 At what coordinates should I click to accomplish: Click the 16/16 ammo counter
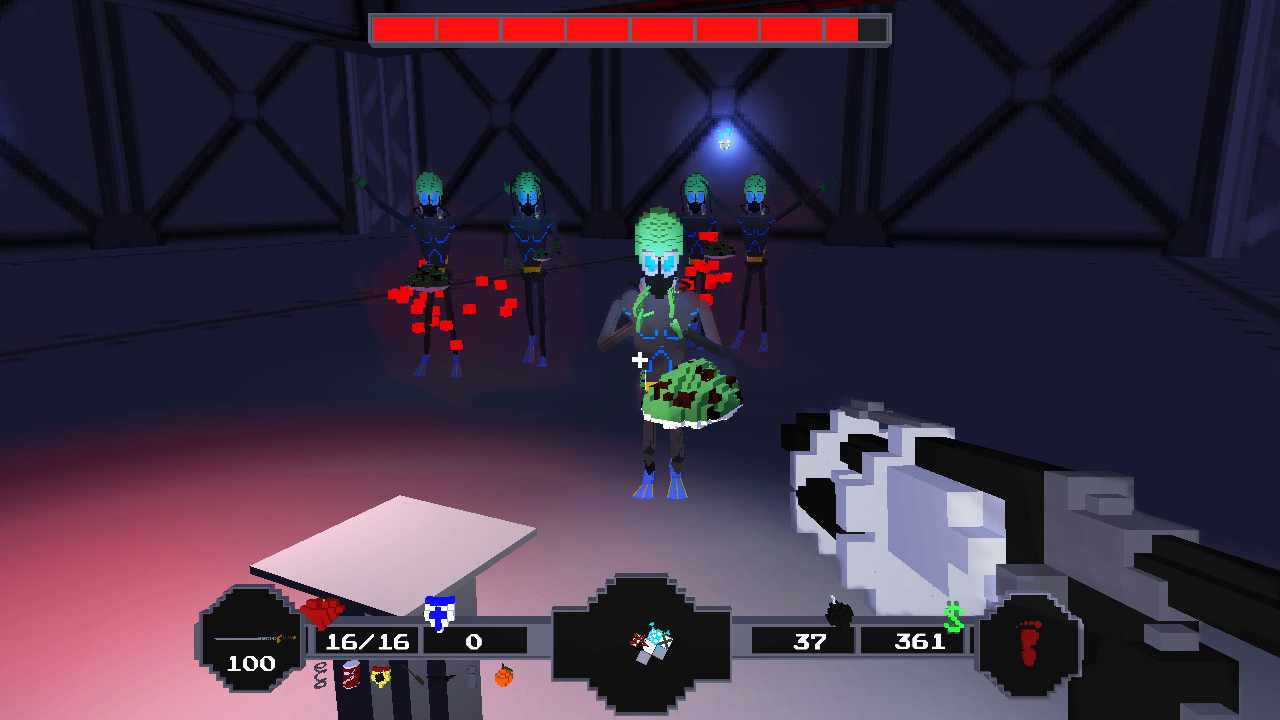370,641
